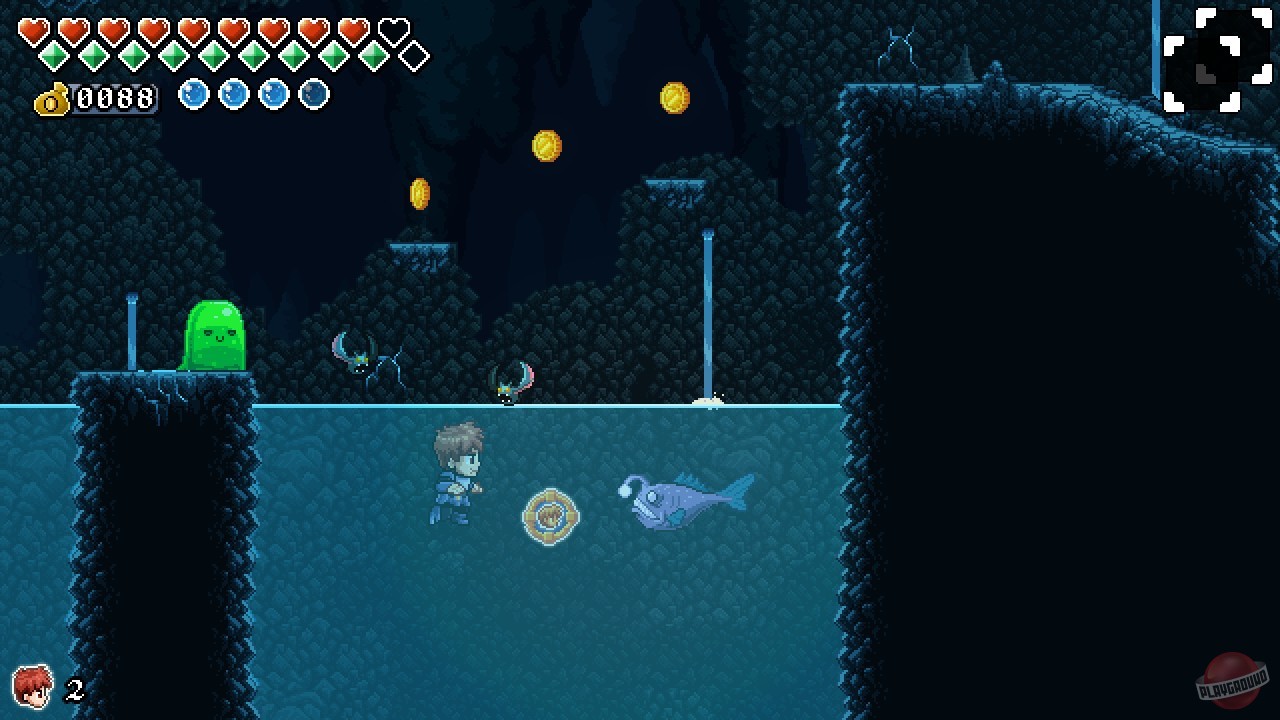Click the coin counter showing 0088
The height and width of the screenshot is (720, 1280).
(x=115, y=97)
